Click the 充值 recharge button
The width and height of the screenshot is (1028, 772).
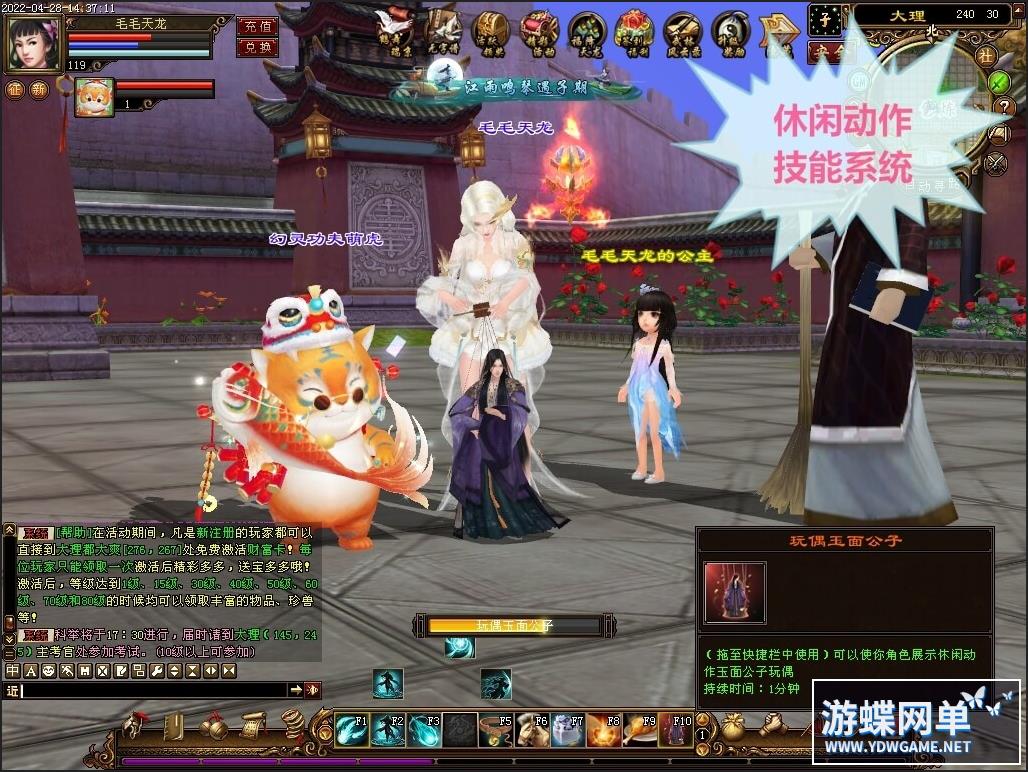257,26
